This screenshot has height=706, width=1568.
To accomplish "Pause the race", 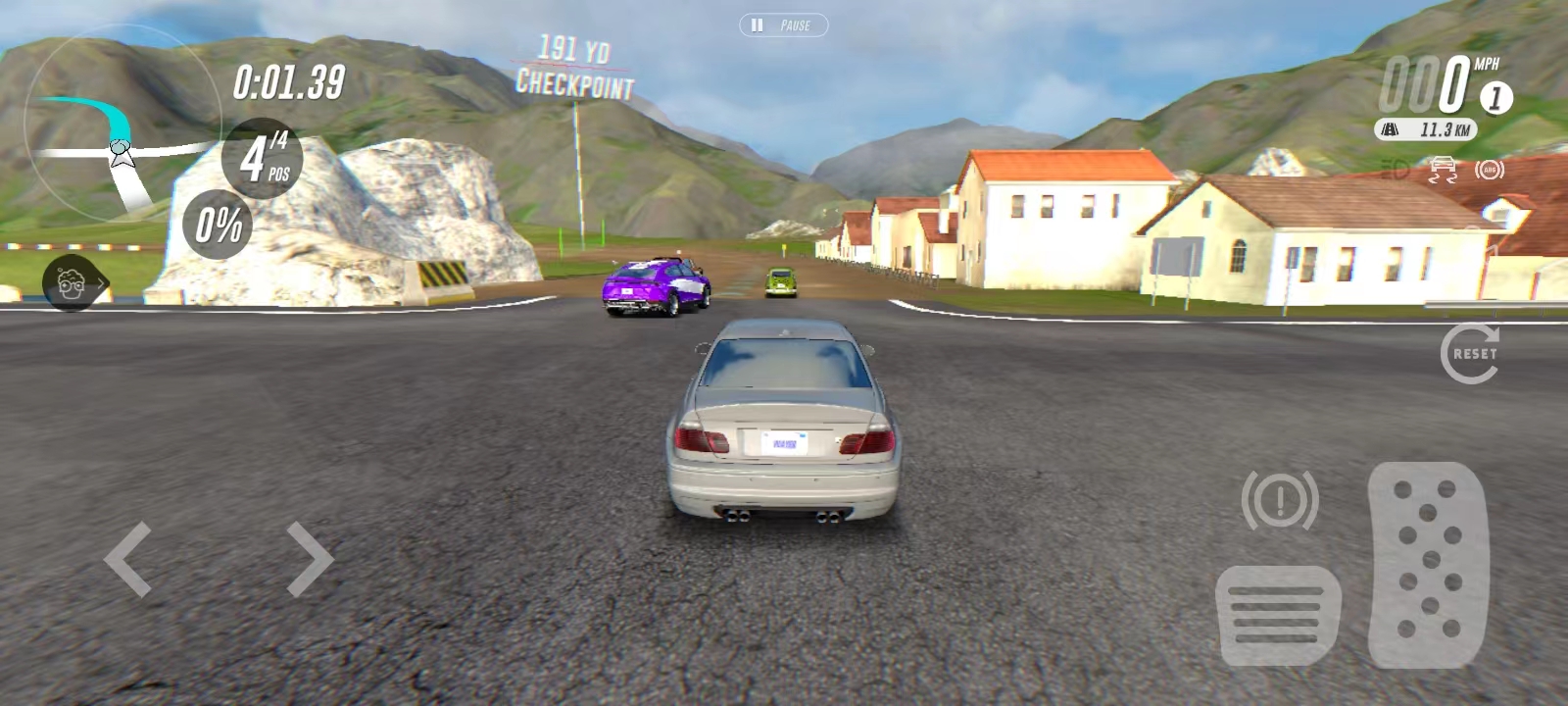I will tap(783, 25).
